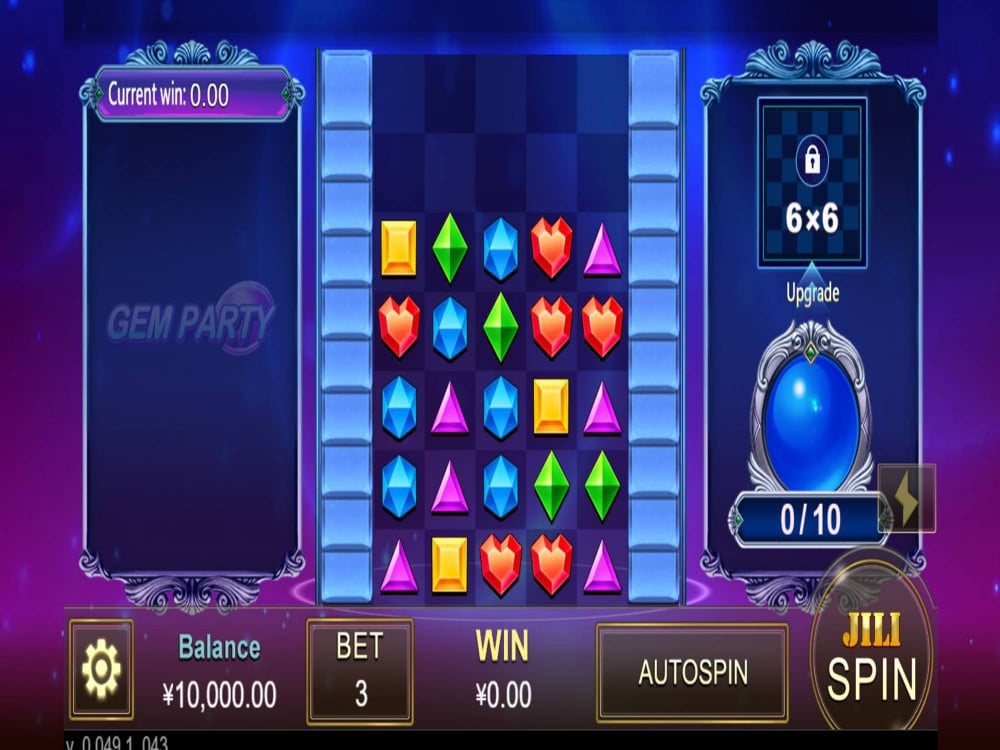The height and width of the screenshot is (750, 1000).
Task: Start AUTOSPIN mode
Action: pos(692,672)
